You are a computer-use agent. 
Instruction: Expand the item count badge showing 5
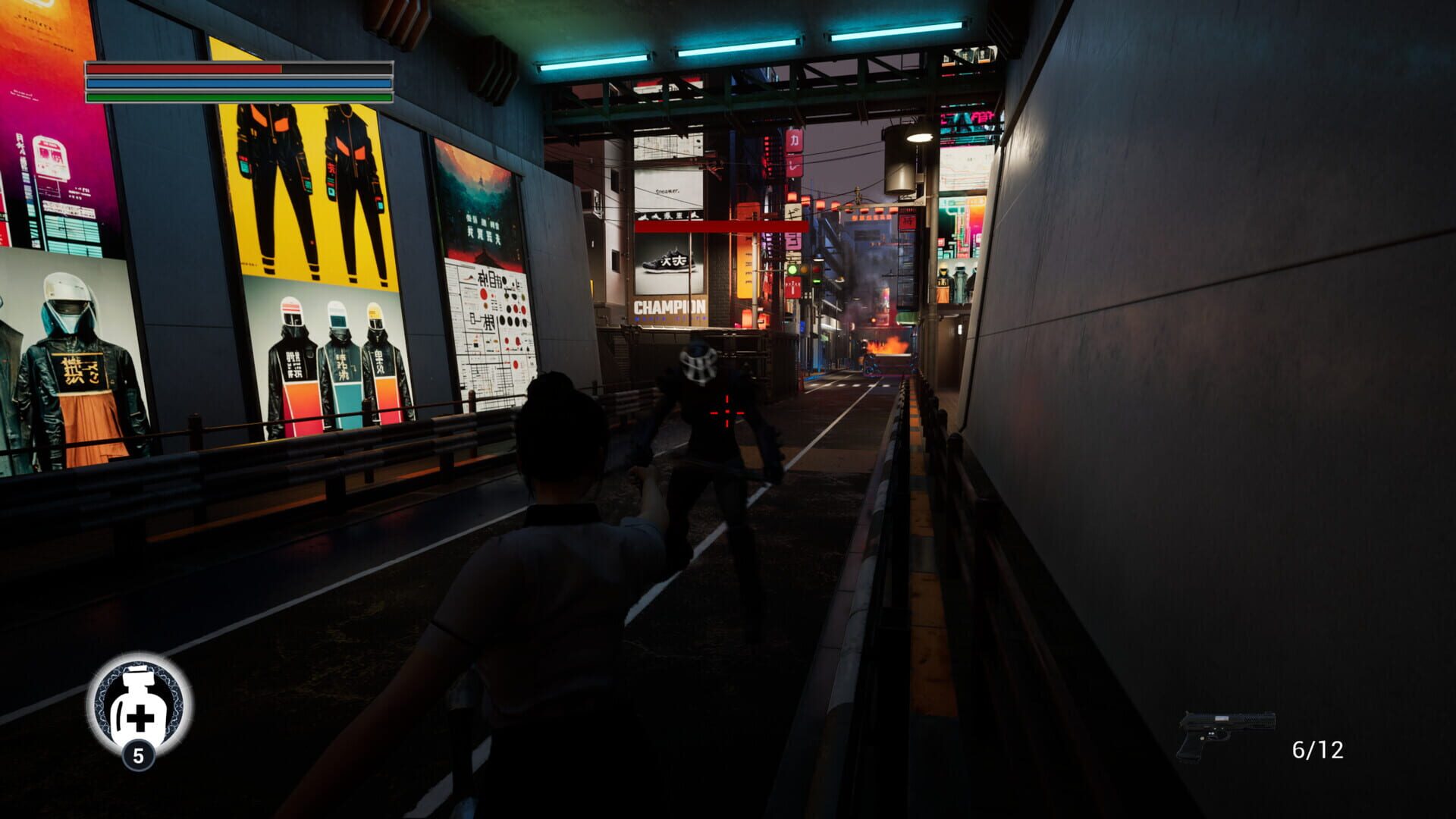click(139, 755)
